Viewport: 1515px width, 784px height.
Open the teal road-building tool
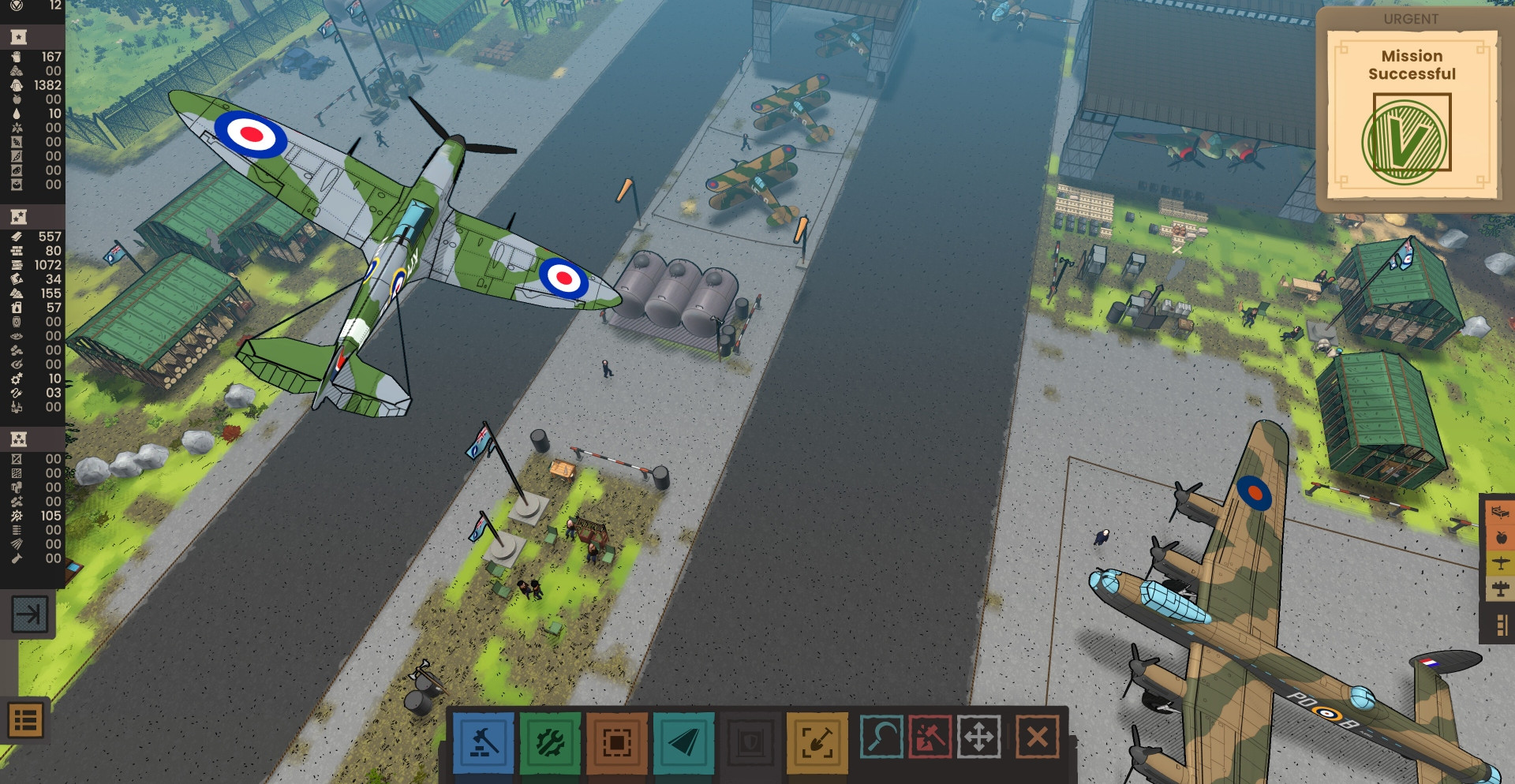(683, 743)
